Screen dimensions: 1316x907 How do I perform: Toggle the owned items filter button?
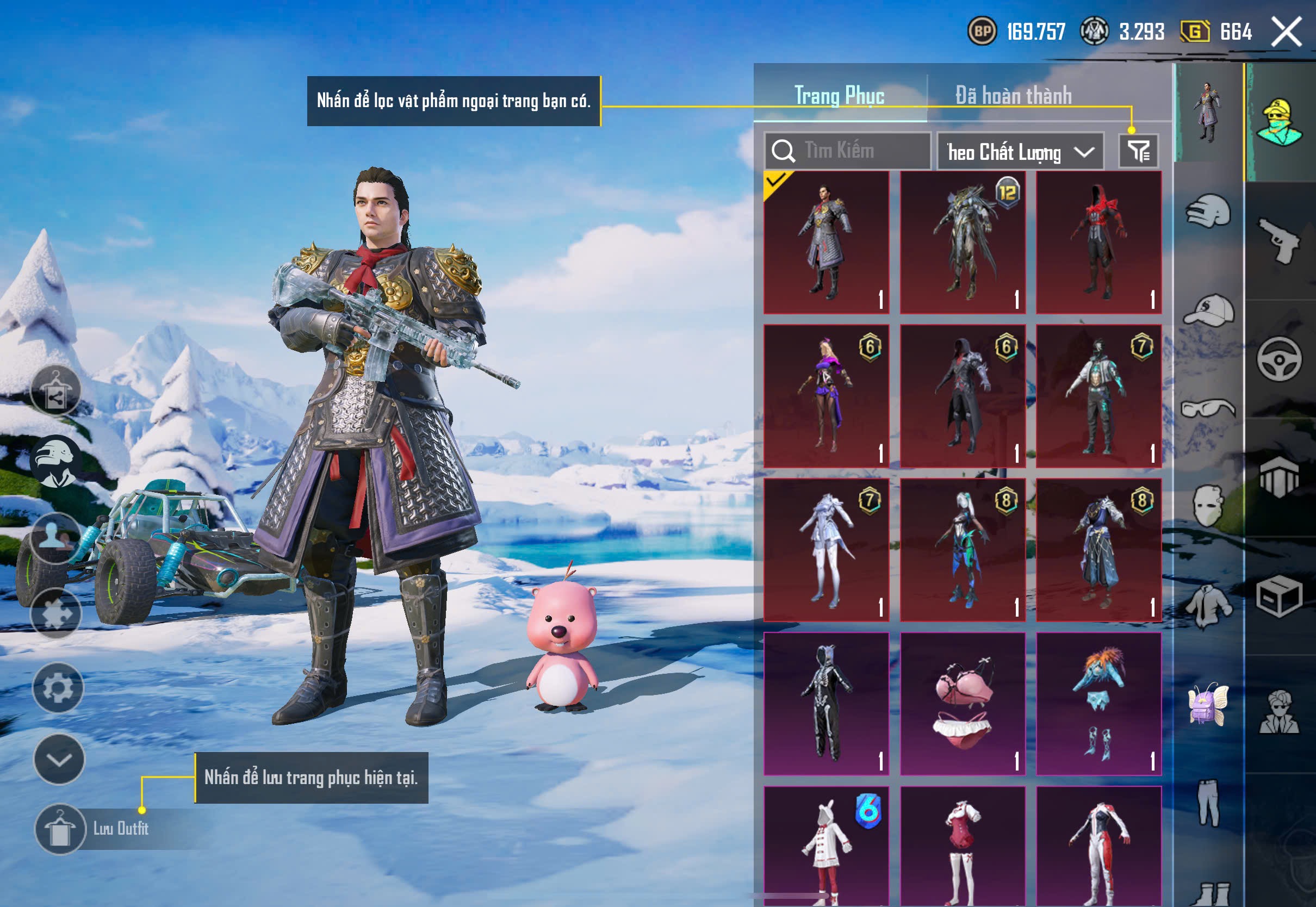1139,151
